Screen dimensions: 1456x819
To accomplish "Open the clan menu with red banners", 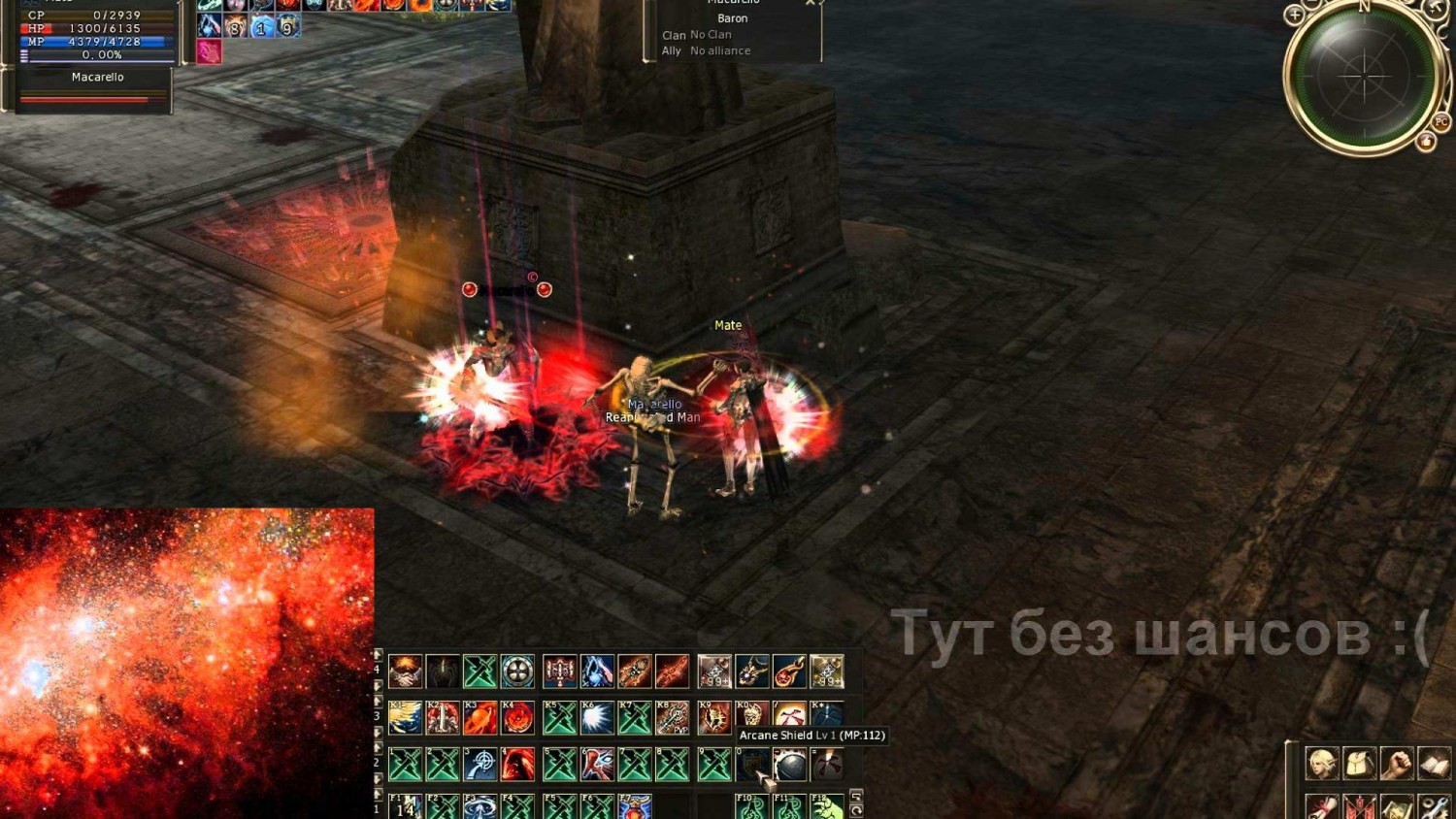I will click(1360, 806).
